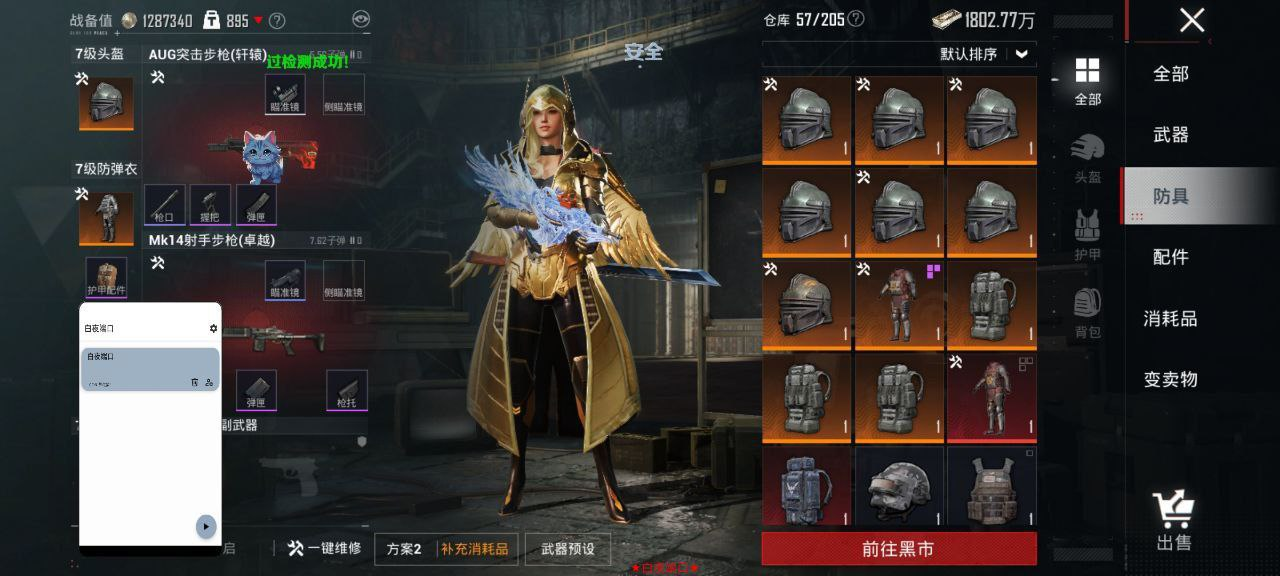
Task: Open the 配件 category
Action: point(1170,257)
